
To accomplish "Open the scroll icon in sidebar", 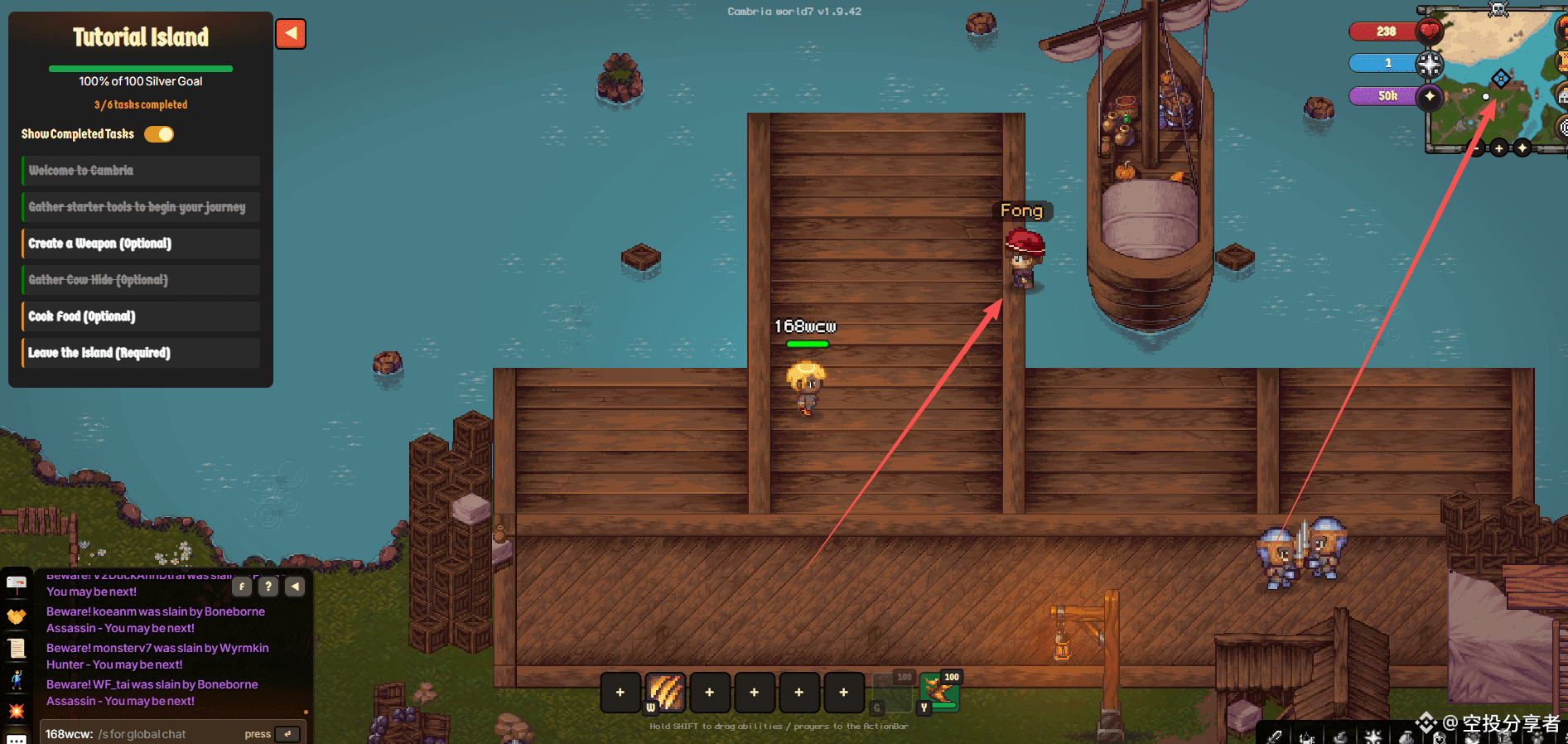I will tap(17, 648).
